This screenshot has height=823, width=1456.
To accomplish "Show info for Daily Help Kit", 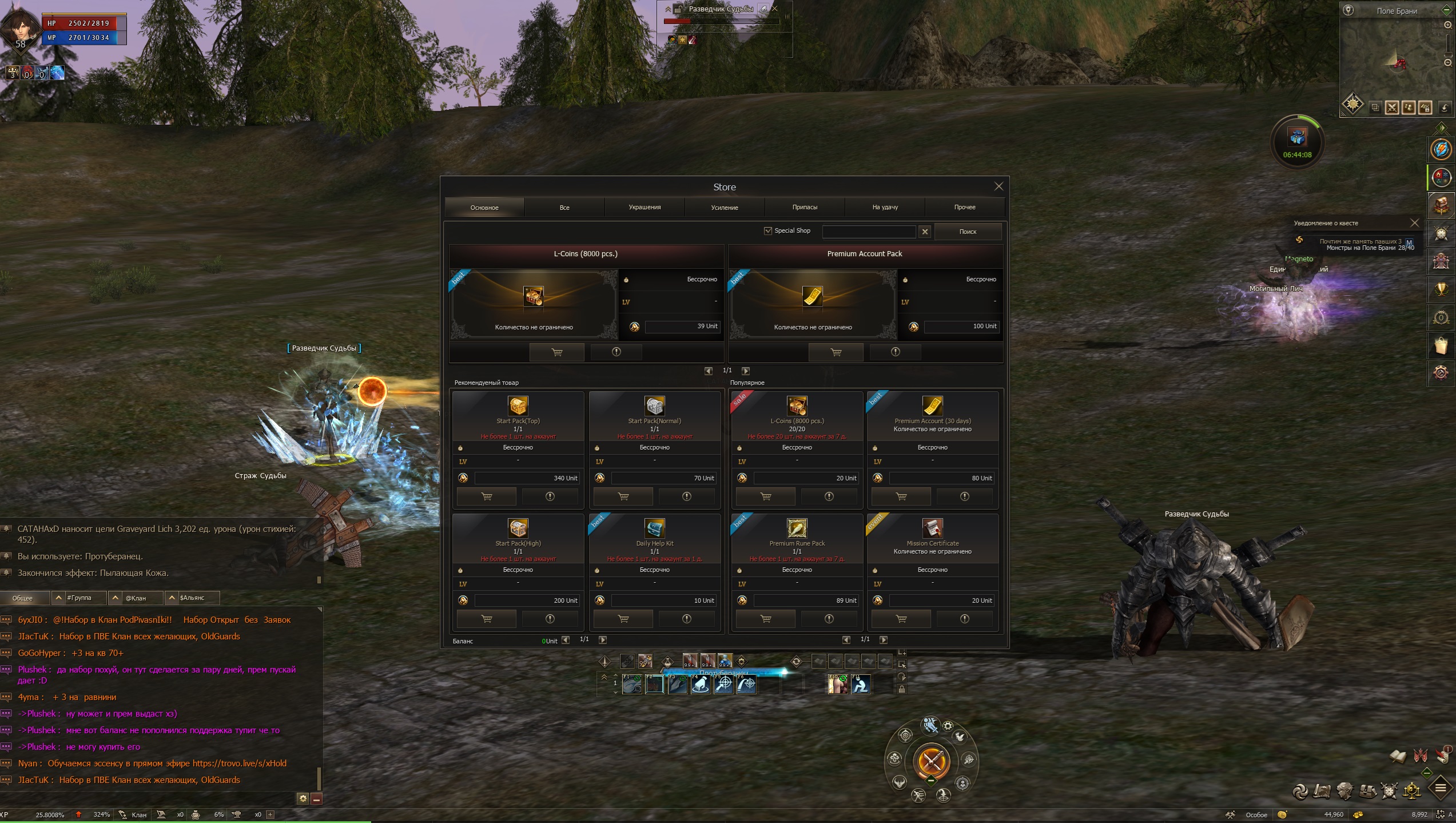I will [x=686, y=619].
